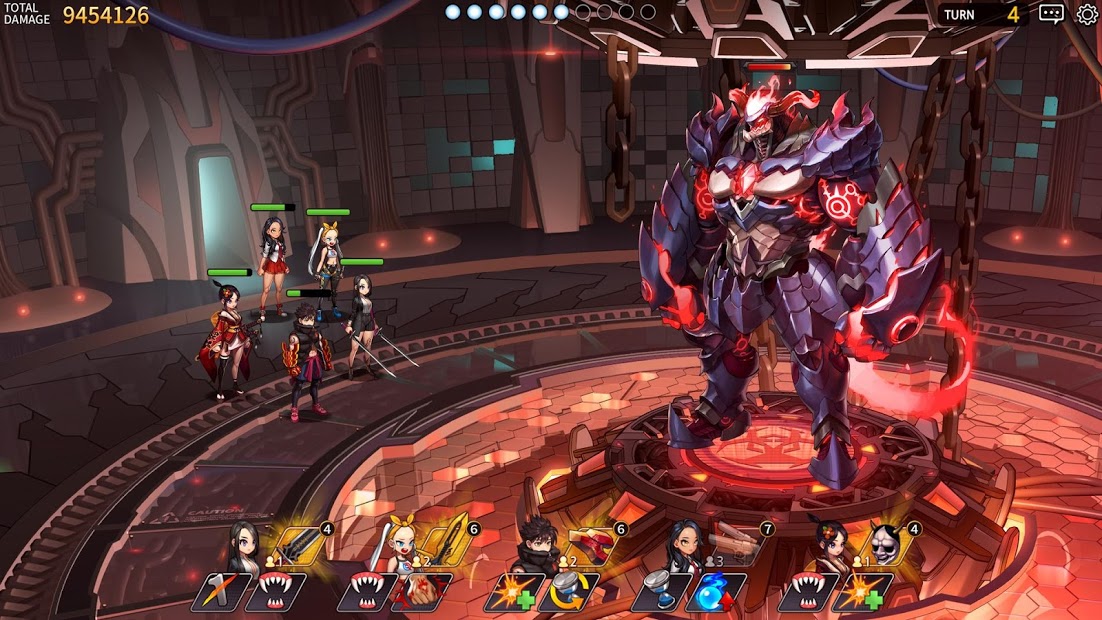The height and width of the screenshot is (620, 1102).
Task: Open the chat speech bubble
Action: 1051,14
